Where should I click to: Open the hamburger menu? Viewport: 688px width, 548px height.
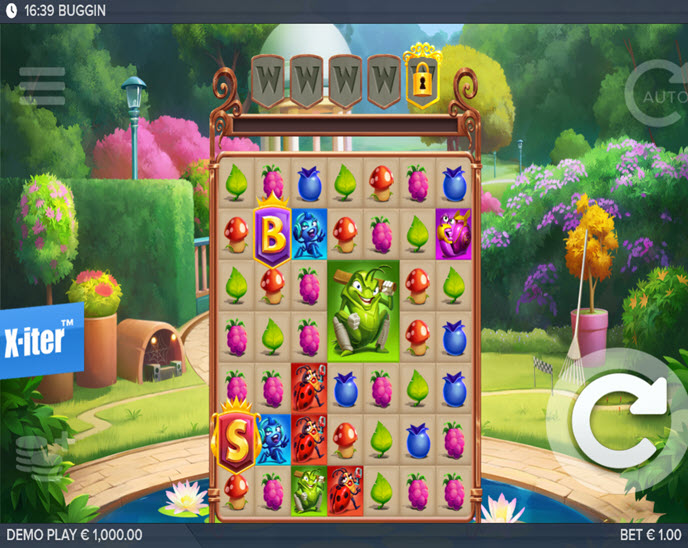[42, 86]
